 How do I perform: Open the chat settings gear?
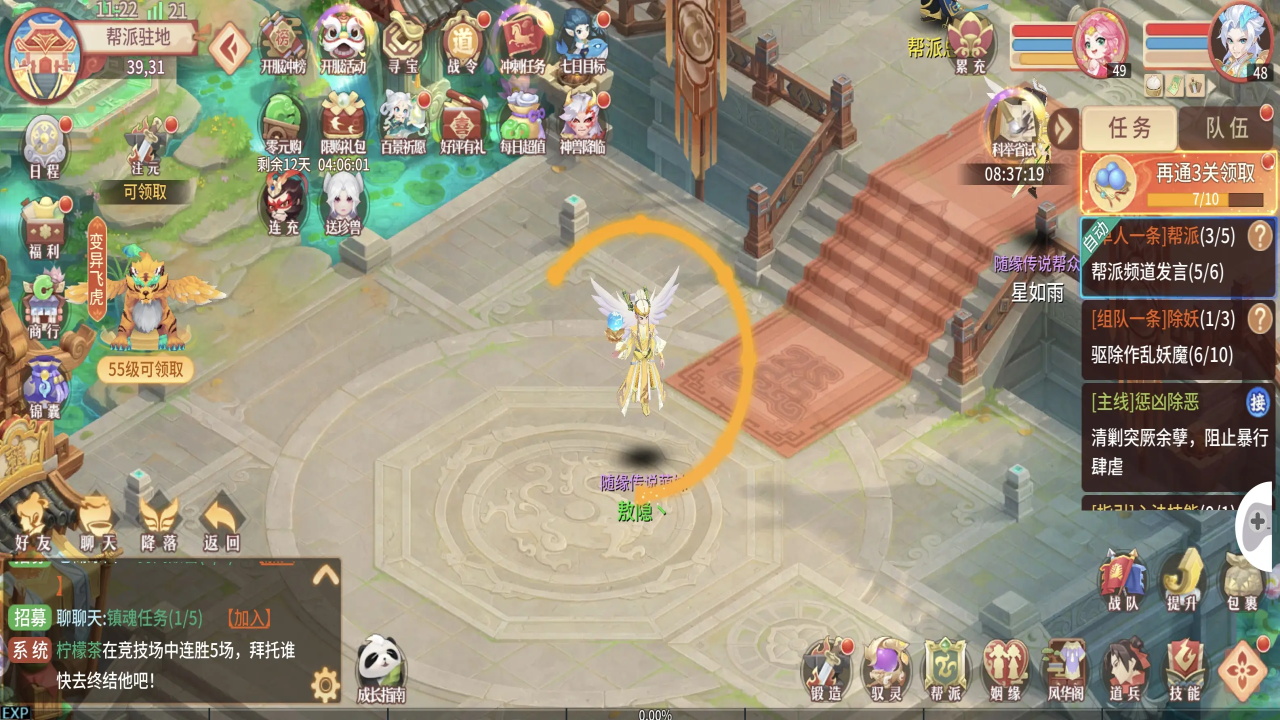(325, 685)
